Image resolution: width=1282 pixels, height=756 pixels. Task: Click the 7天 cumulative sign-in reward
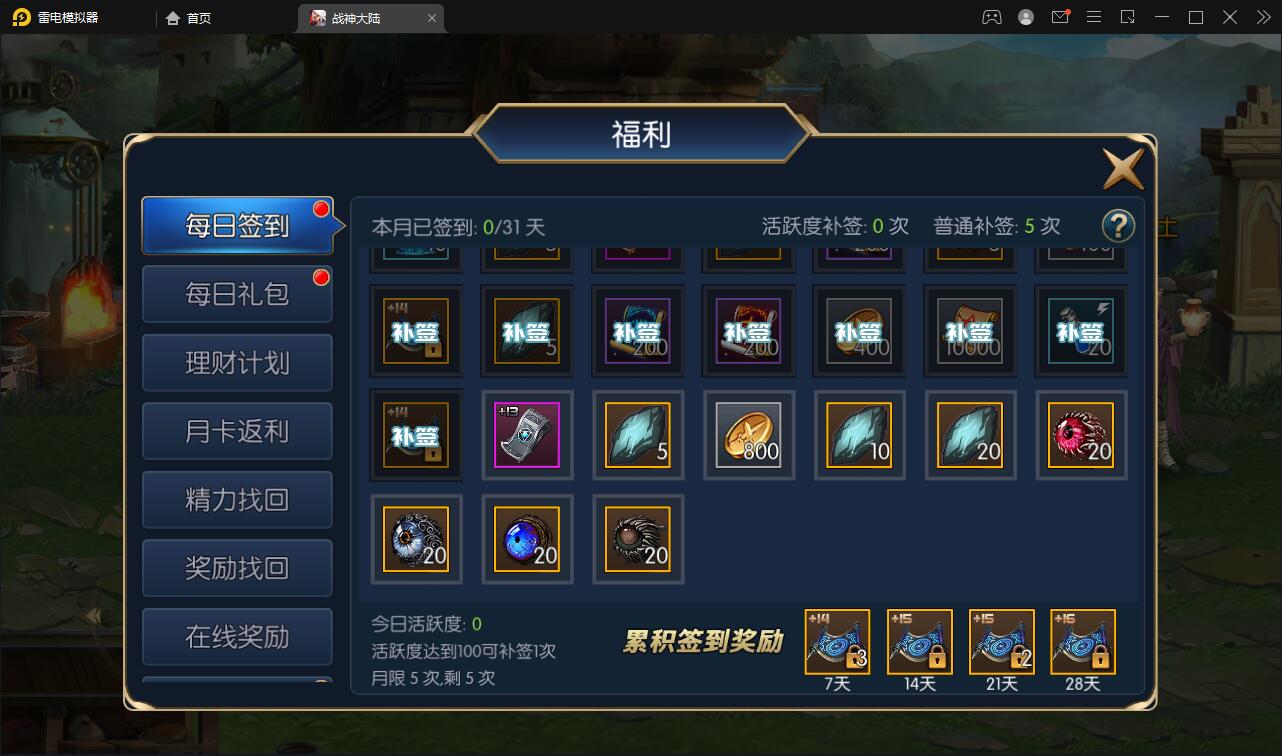pos(837,641)
